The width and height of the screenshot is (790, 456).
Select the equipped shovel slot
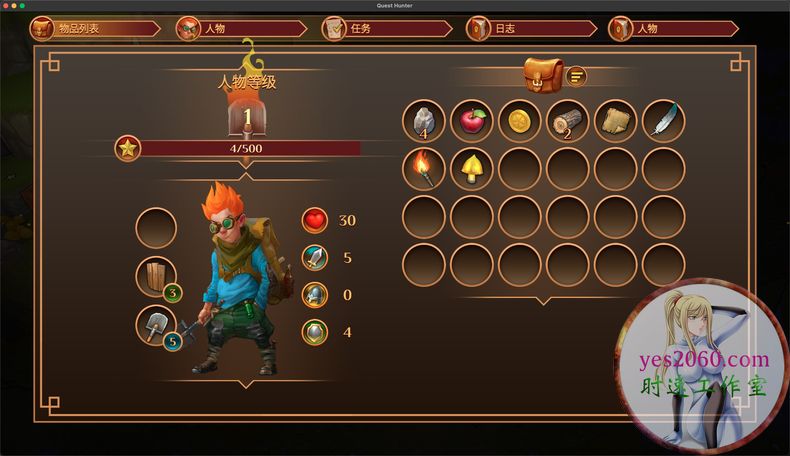pos(156,326)
